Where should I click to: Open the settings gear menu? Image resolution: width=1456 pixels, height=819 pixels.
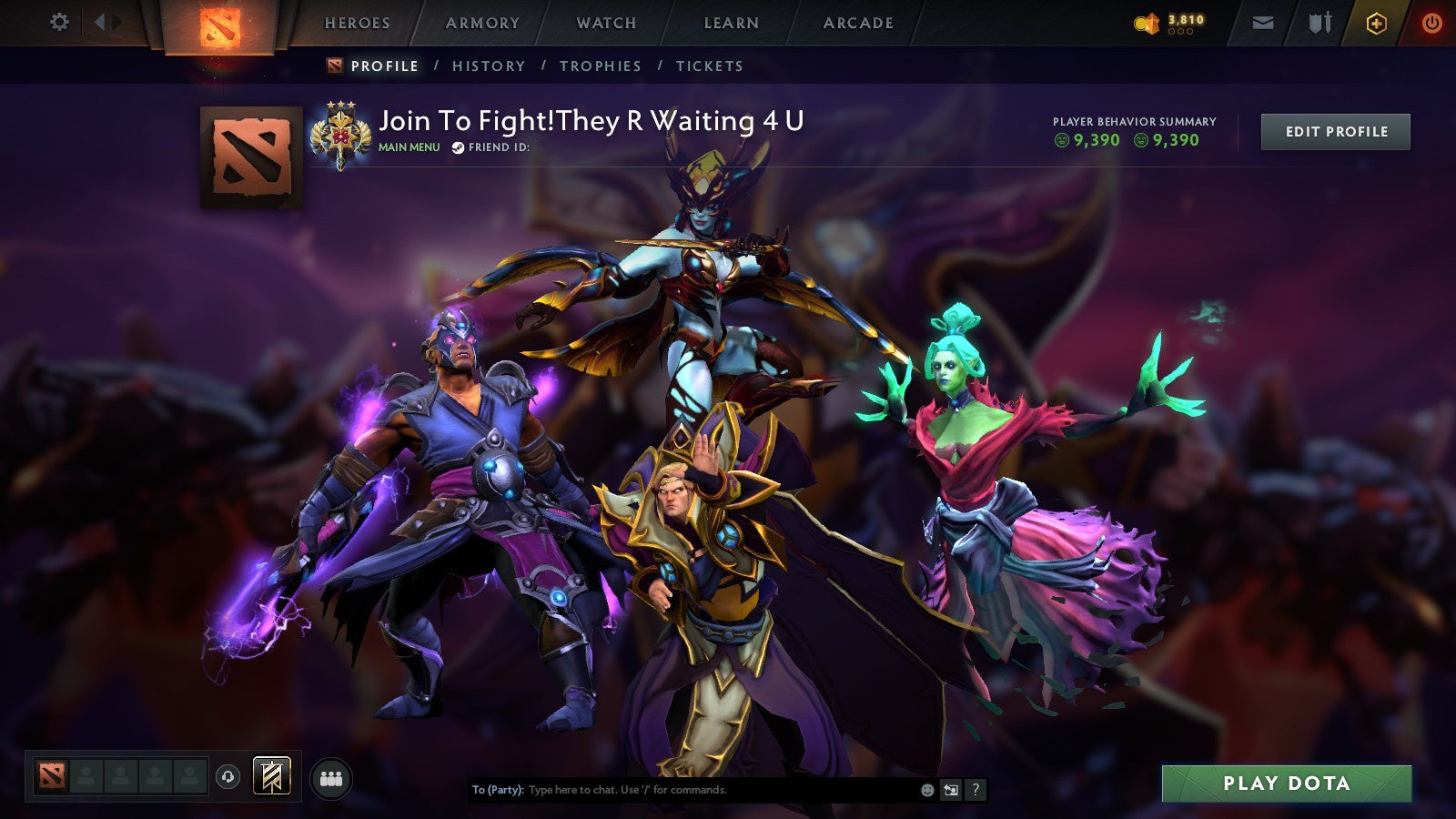[60, 22]
